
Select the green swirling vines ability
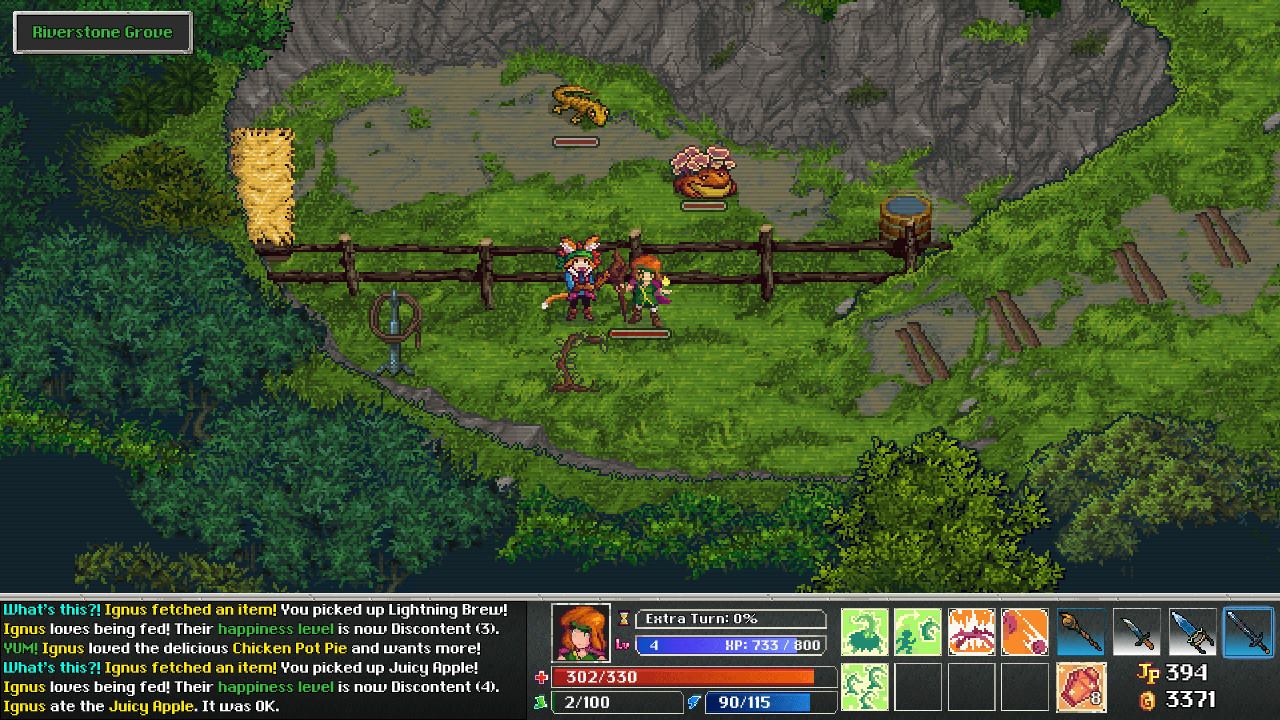(865, 686)
